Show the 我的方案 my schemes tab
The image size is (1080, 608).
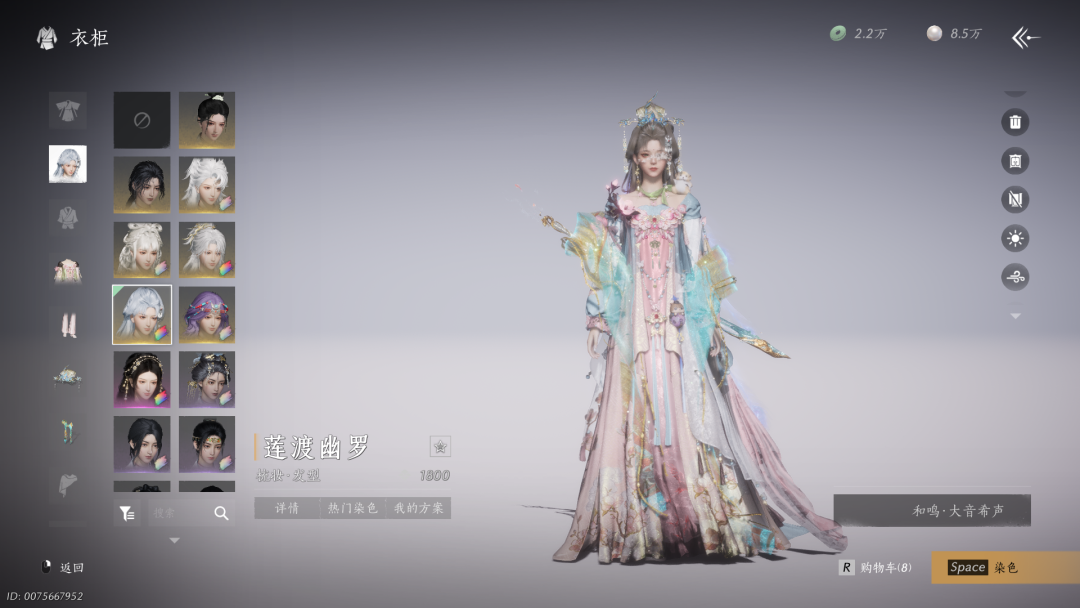(x=418, y=508)
